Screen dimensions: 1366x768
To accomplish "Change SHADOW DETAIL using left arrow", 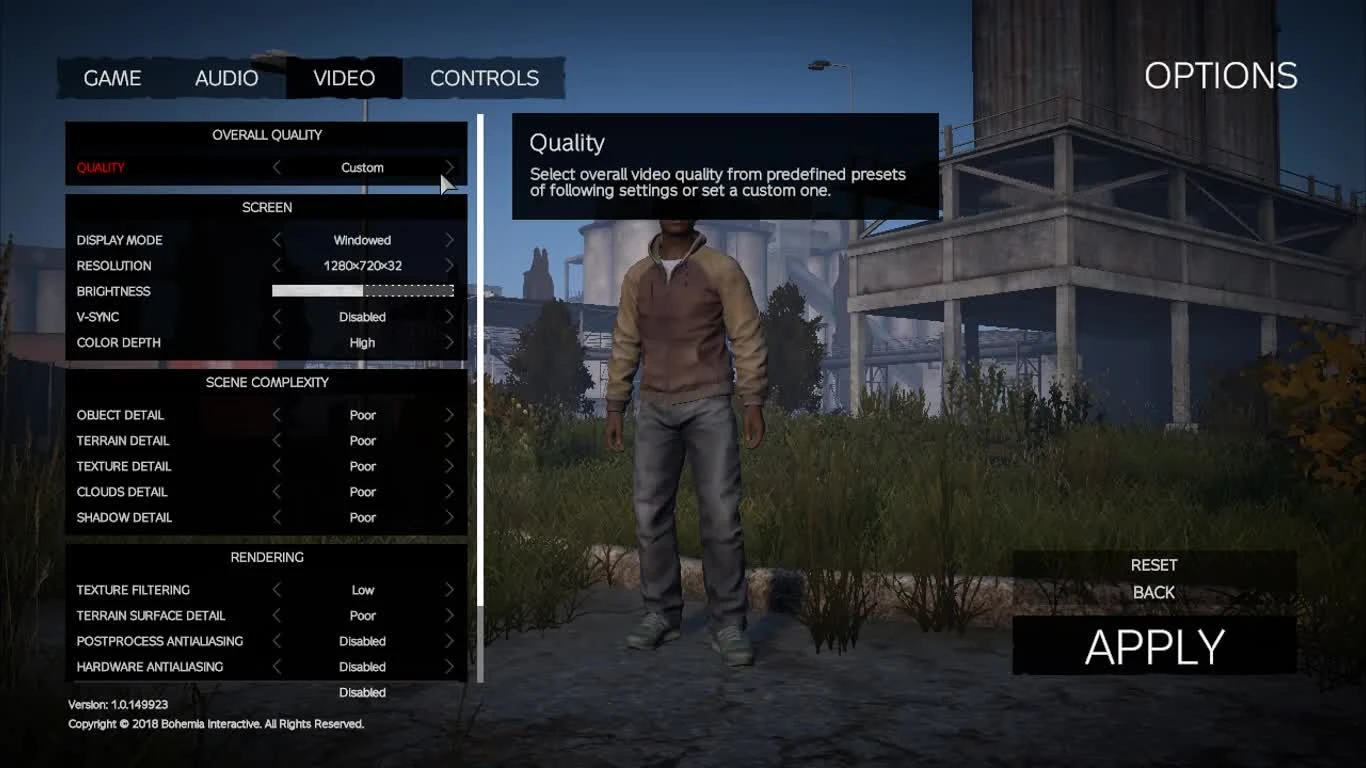I will coord(277,517).
